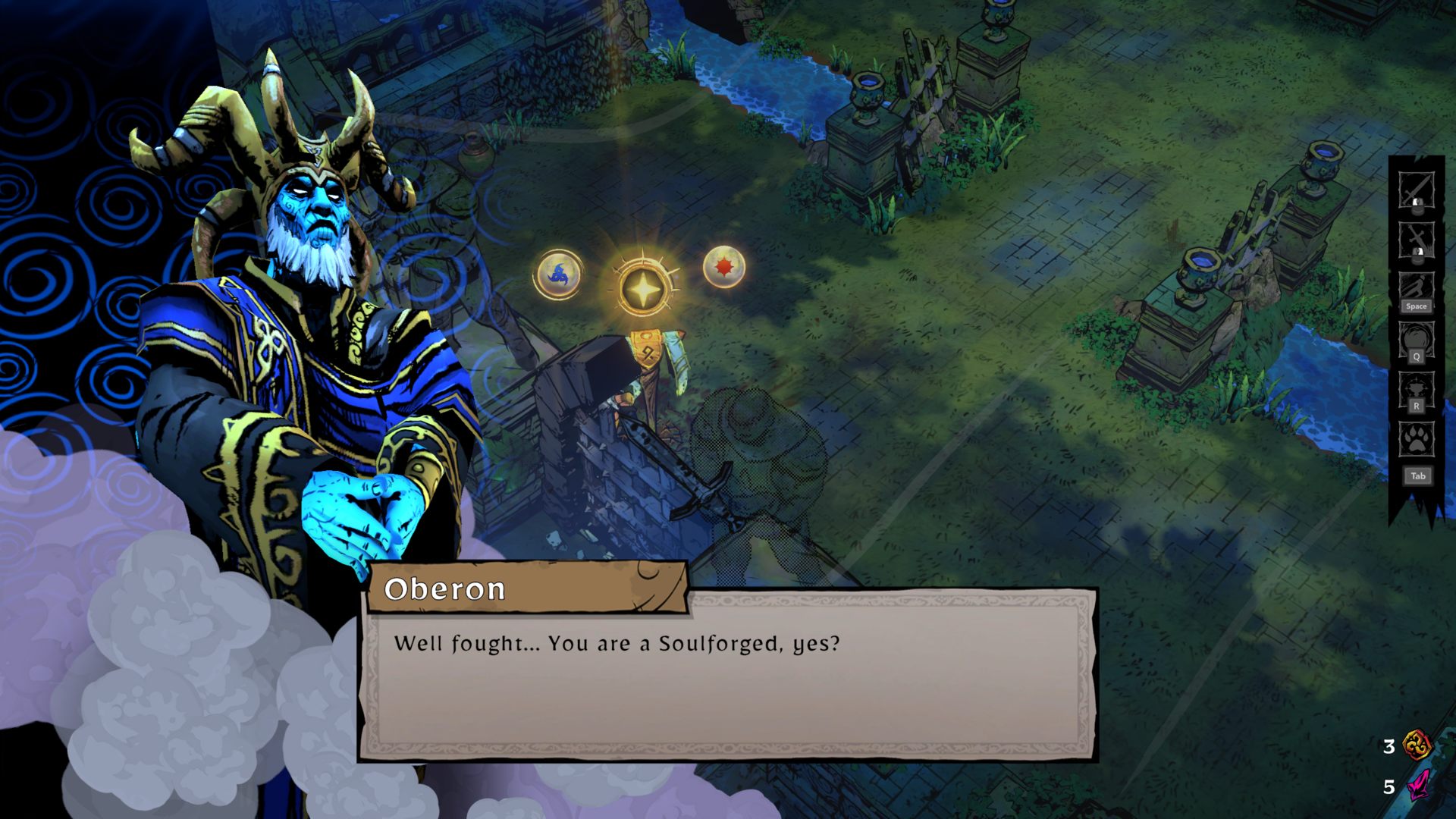Click the paw print ability icon

1416,439
